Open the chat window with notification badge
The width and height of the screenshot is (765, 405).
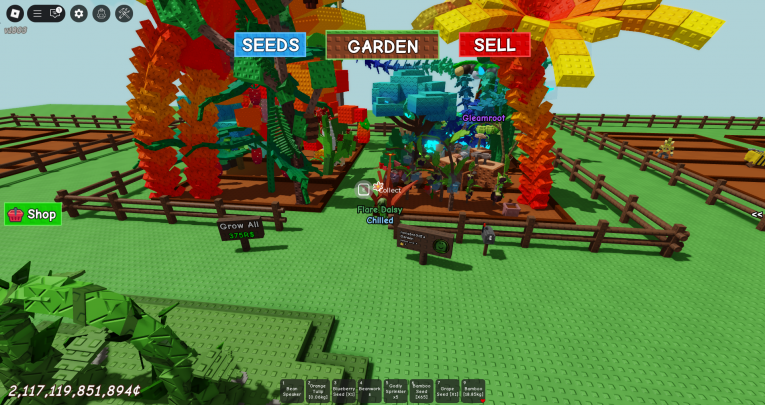[x=56, y=13]
